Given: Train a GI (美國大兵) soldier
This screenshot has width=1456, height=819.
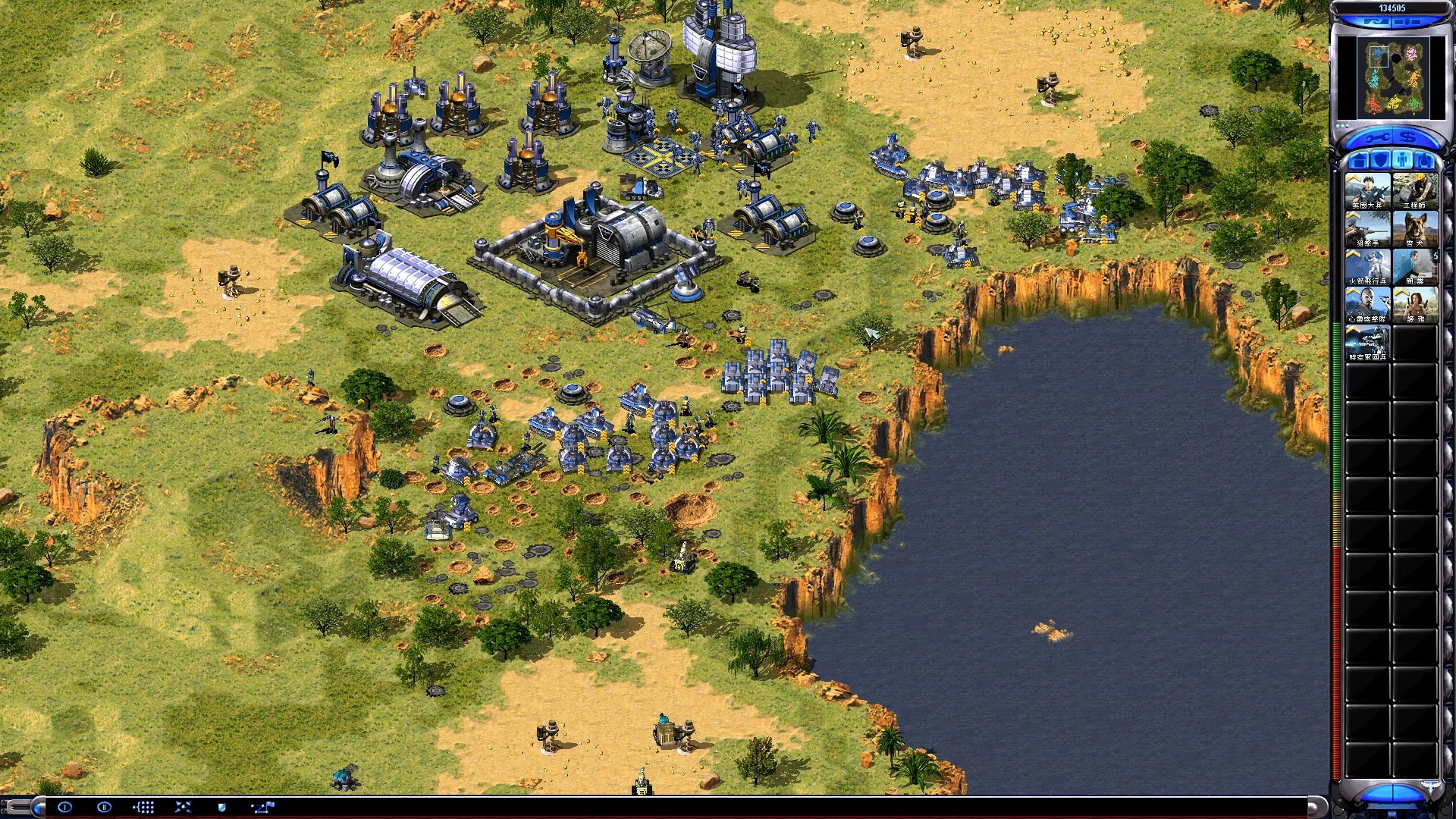Looking at the screenshot, I should tap(1368, 191).
